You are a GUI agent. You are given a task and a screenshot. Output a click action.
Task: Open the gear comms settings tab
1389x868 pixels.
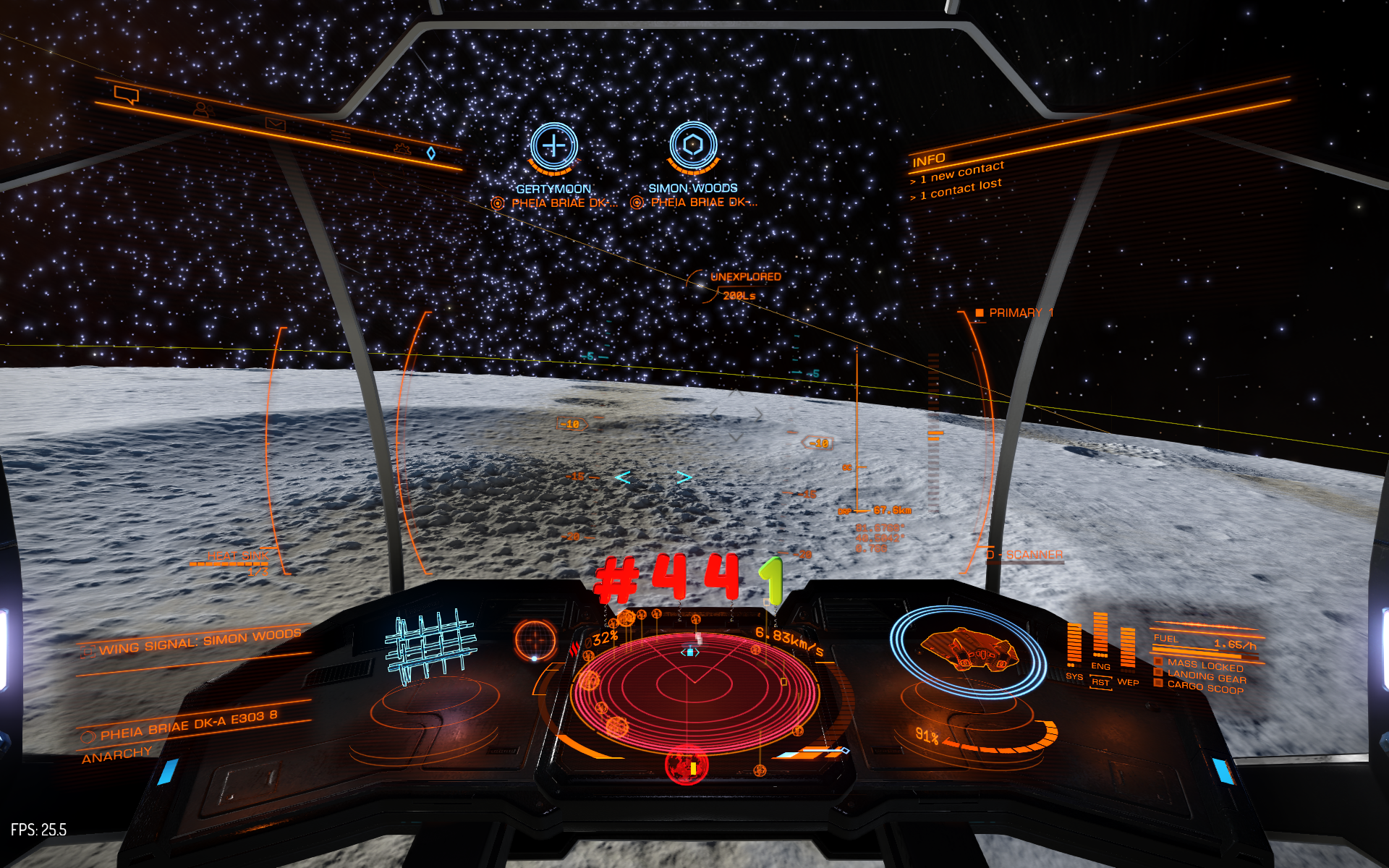pos(402,148)
